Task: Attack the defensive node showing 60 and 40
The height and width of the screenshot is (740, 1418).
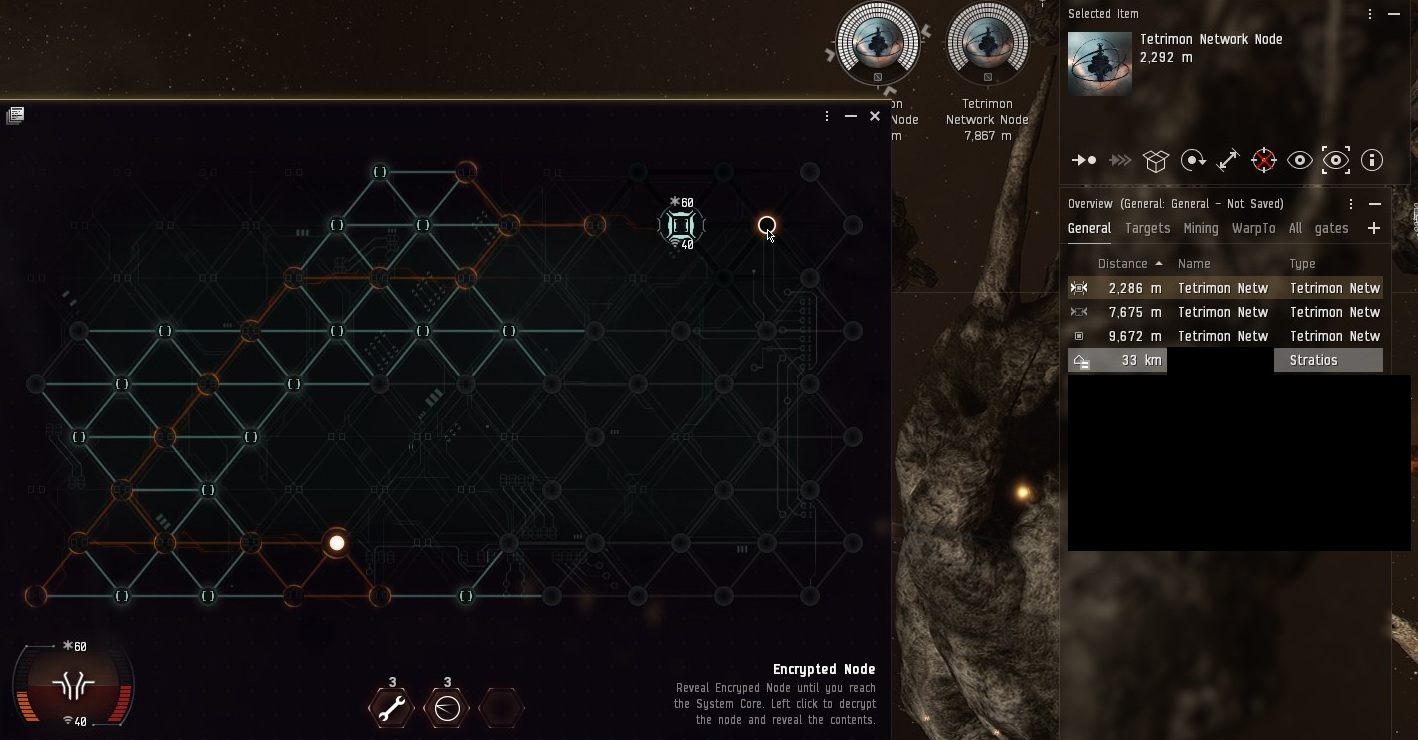Action: 681,225
